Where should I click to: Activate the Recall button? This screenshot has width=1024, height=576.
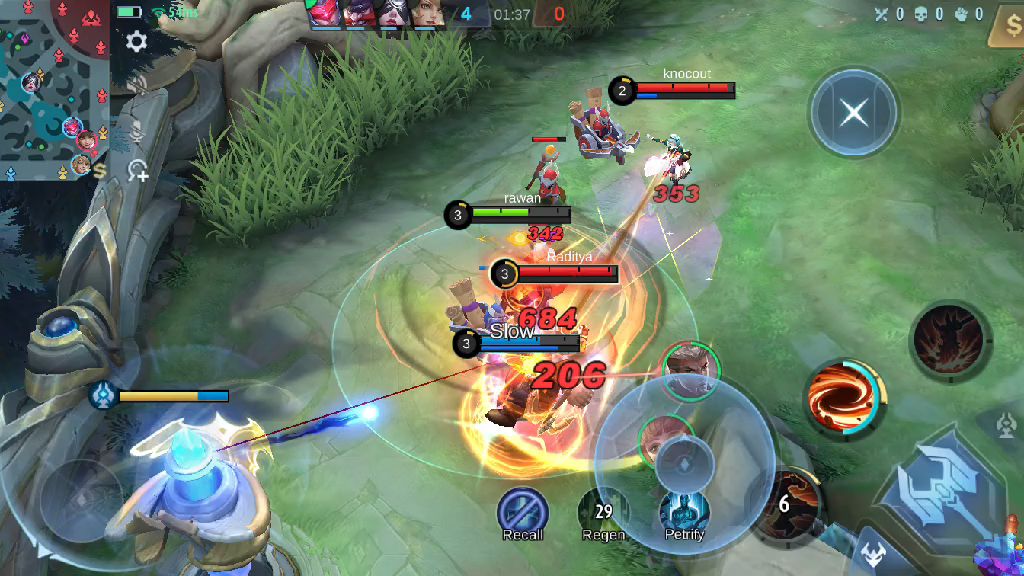(x=522, y=511)
